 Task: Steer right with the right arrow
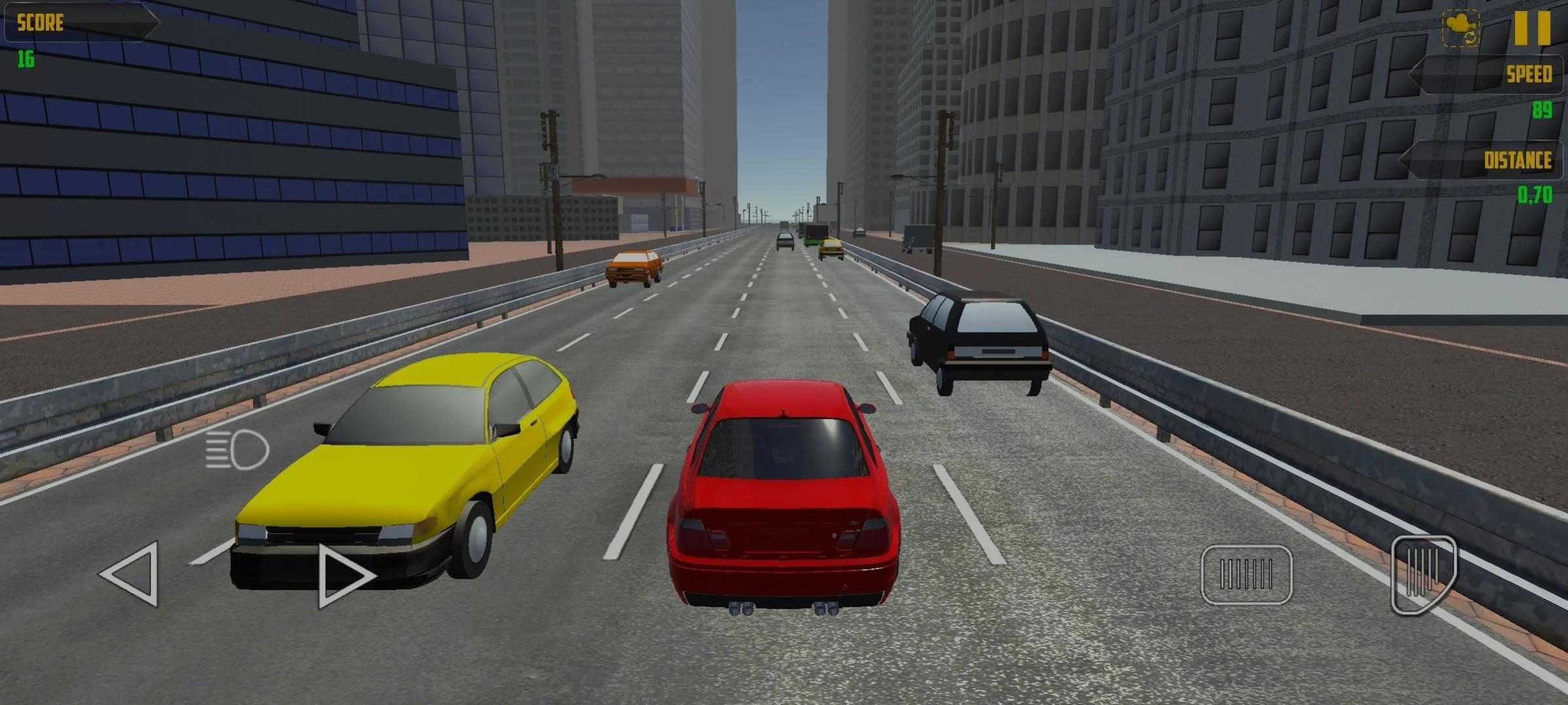(343, 576)
